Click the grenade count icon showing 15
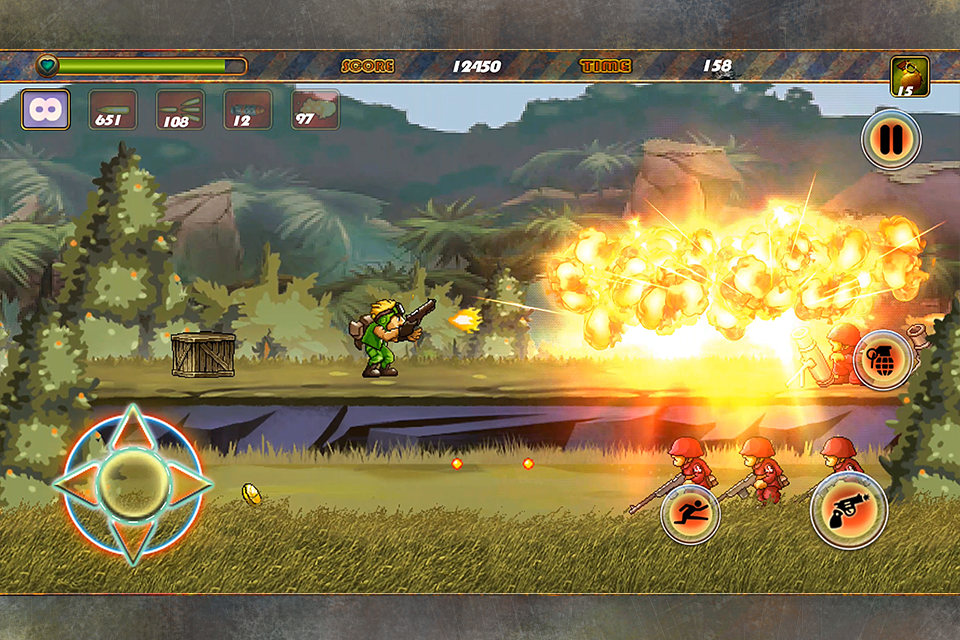This screenshot has width=960, height=640. pyautogui.click(x=910, y=77)
